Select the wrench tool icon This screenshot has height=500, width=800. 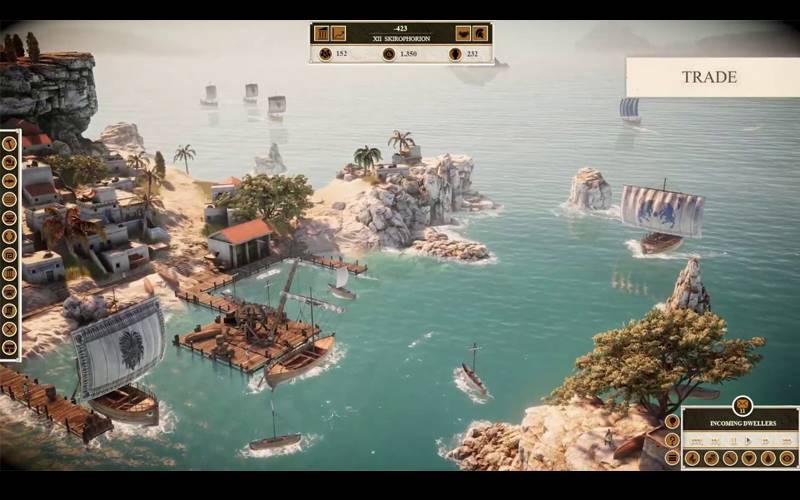[x=730, y=458]
